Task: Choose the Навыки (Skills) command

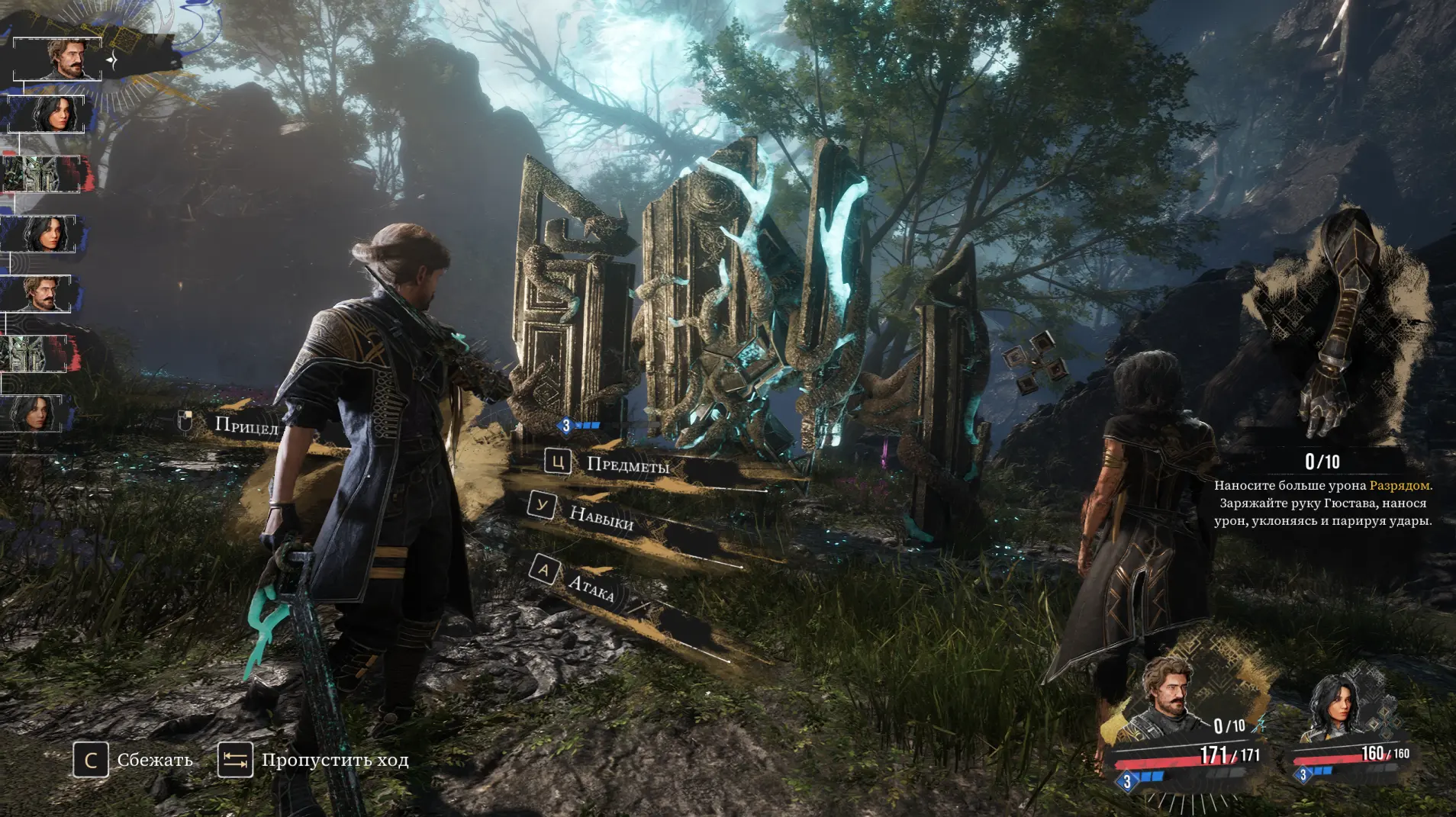Action: pyautogui.click(x=601, y=518)
